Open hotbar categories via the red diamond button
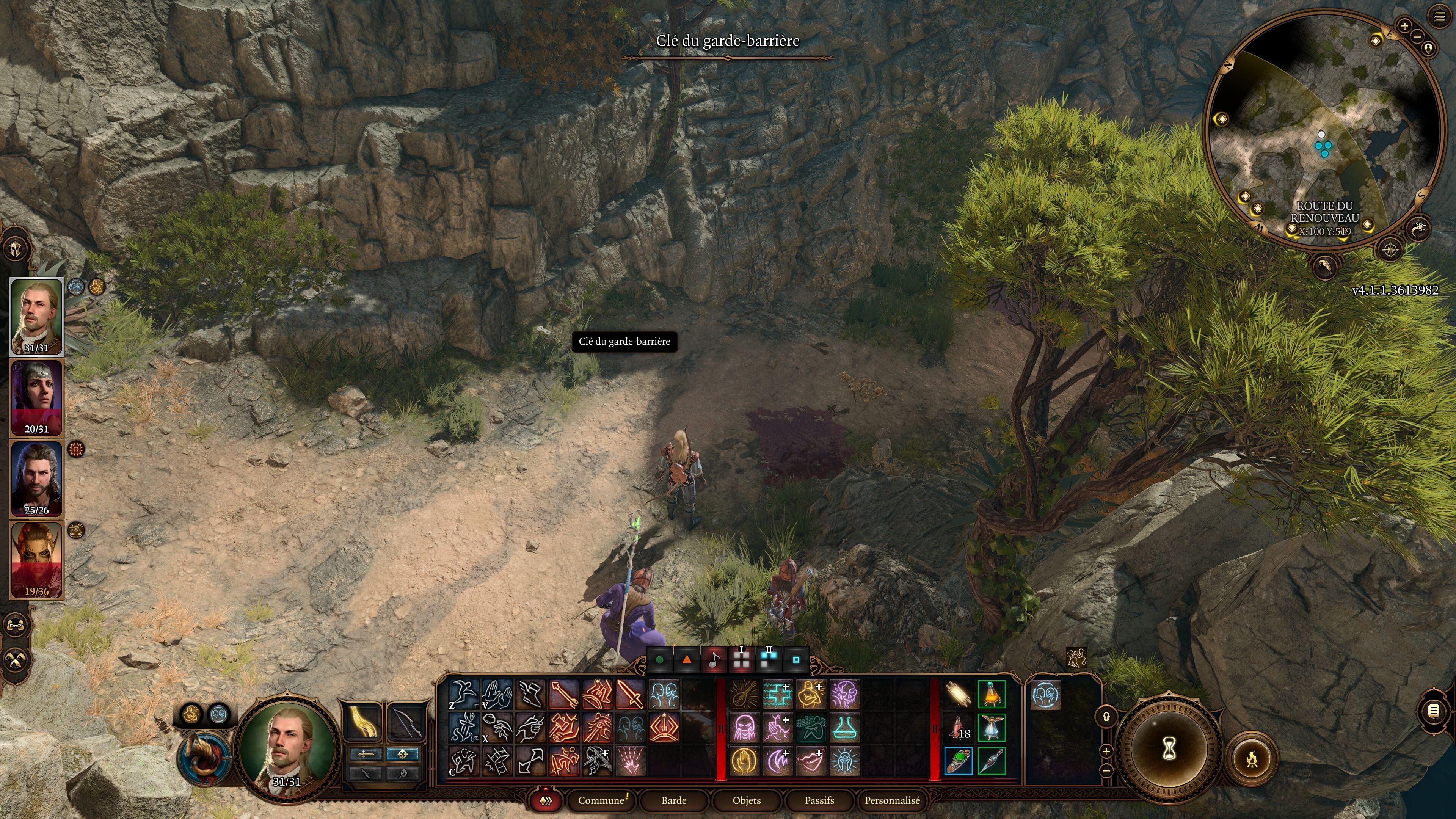Screen dimensions: 1456x819 coord(546,801)
